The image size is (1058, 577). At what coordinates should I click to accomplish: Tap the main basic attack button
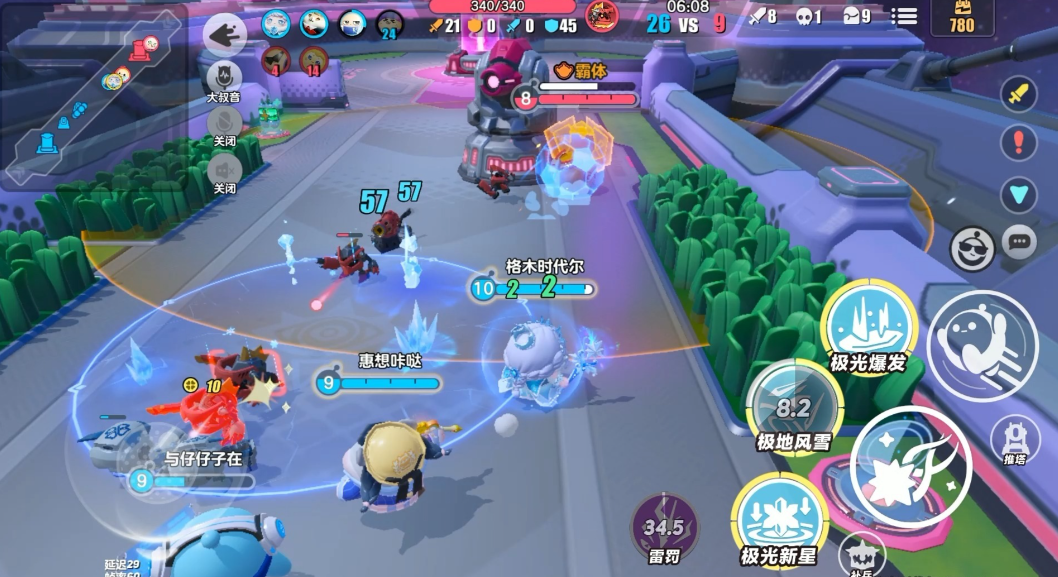pyautogui.click(x=910, y=467)
